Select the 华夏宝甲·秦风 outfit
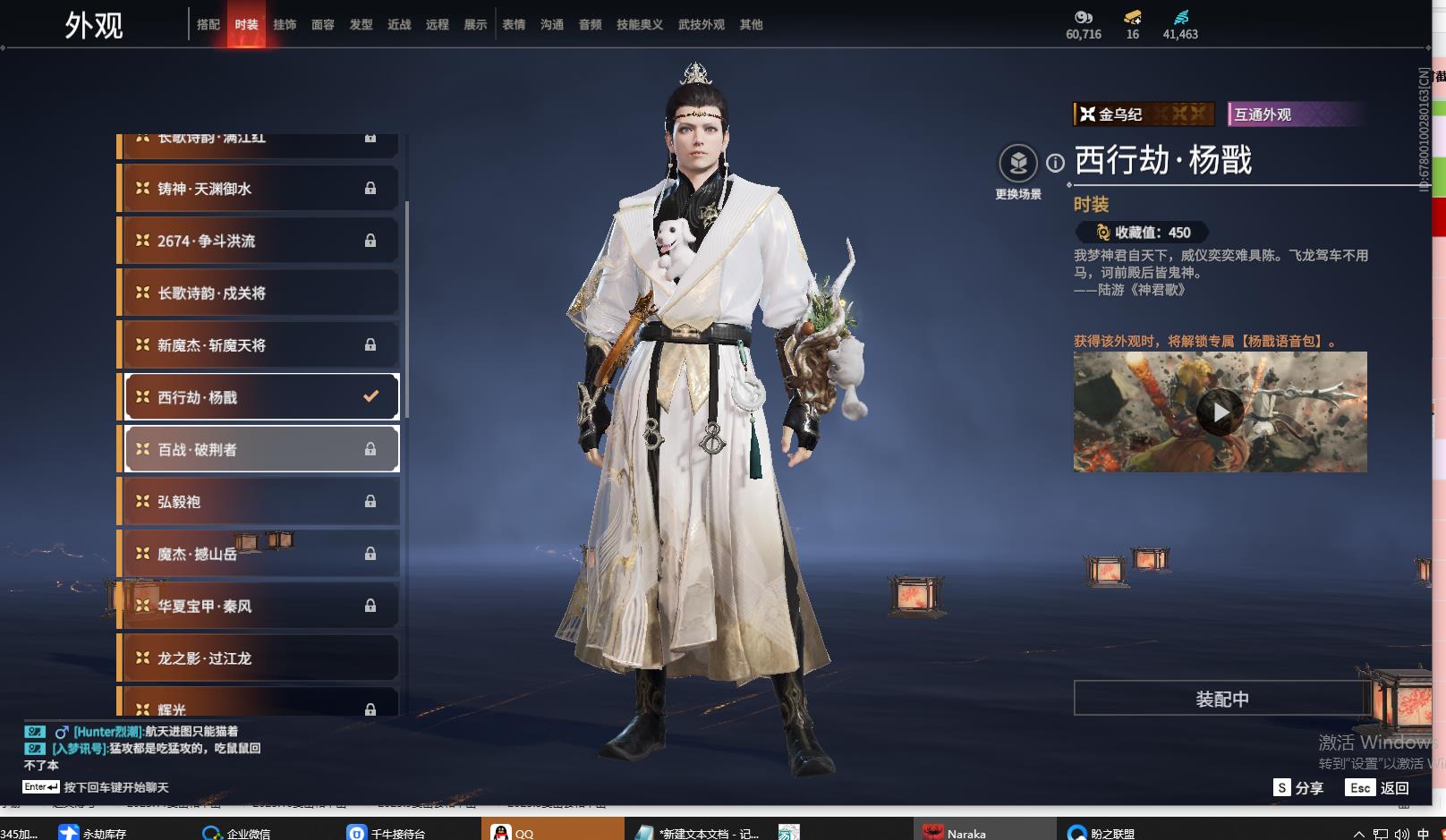The image size is (1446, 840). (259, 607)
